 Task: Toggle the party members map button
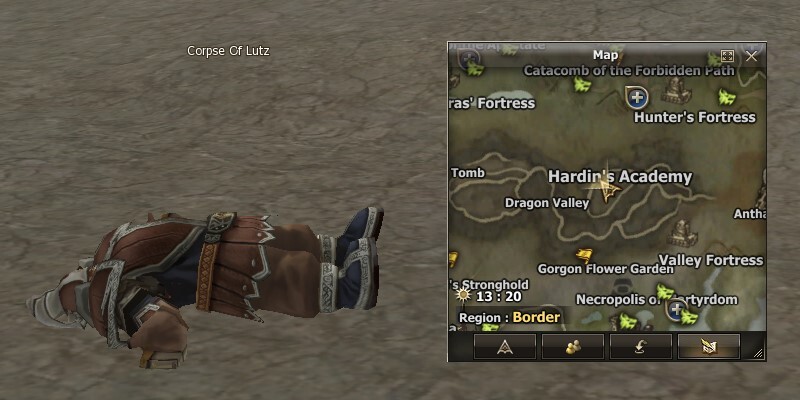(572, 346)
